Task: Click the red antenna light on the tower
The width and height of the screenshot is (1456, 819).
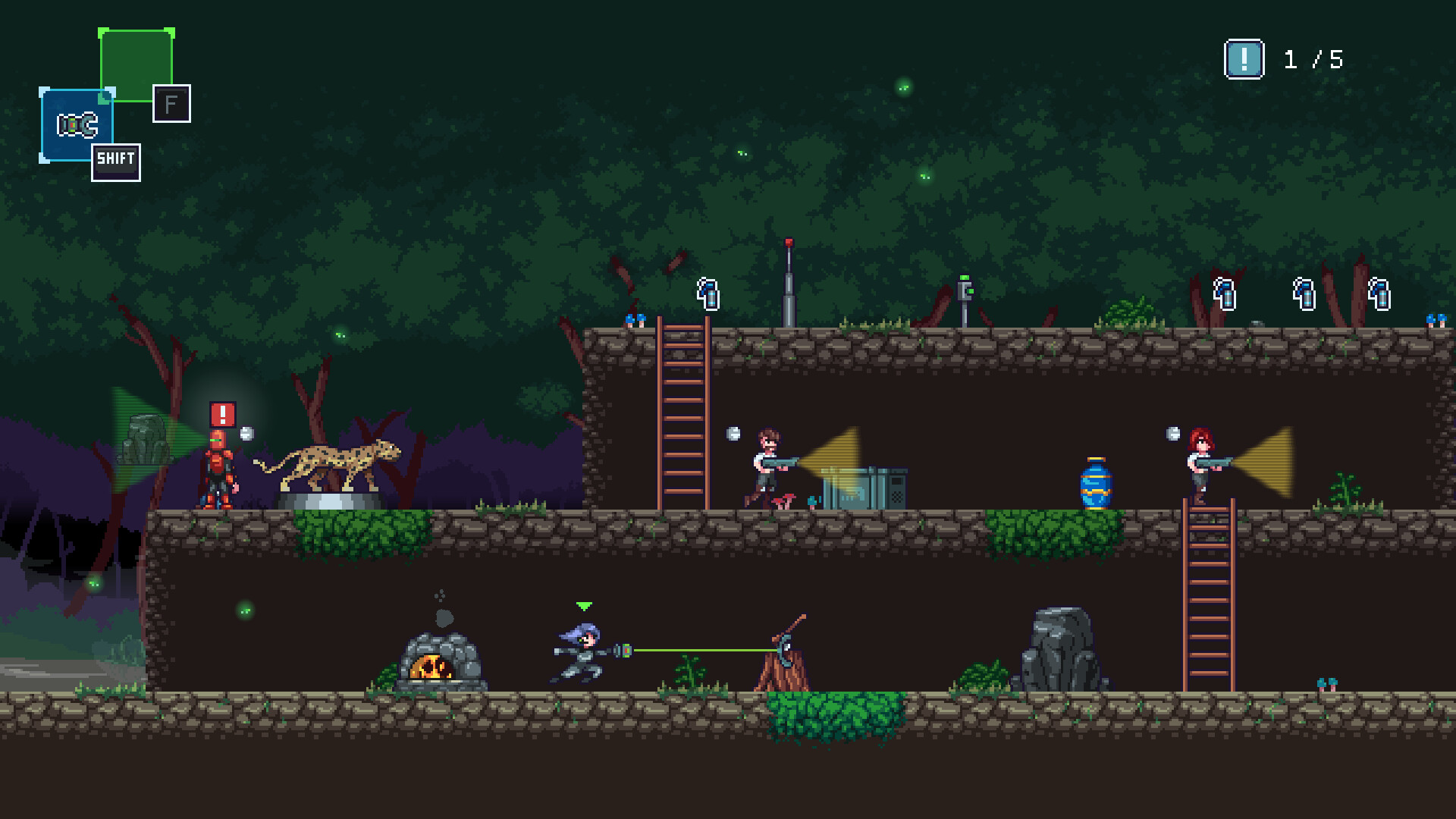Action: click(789, 240)
